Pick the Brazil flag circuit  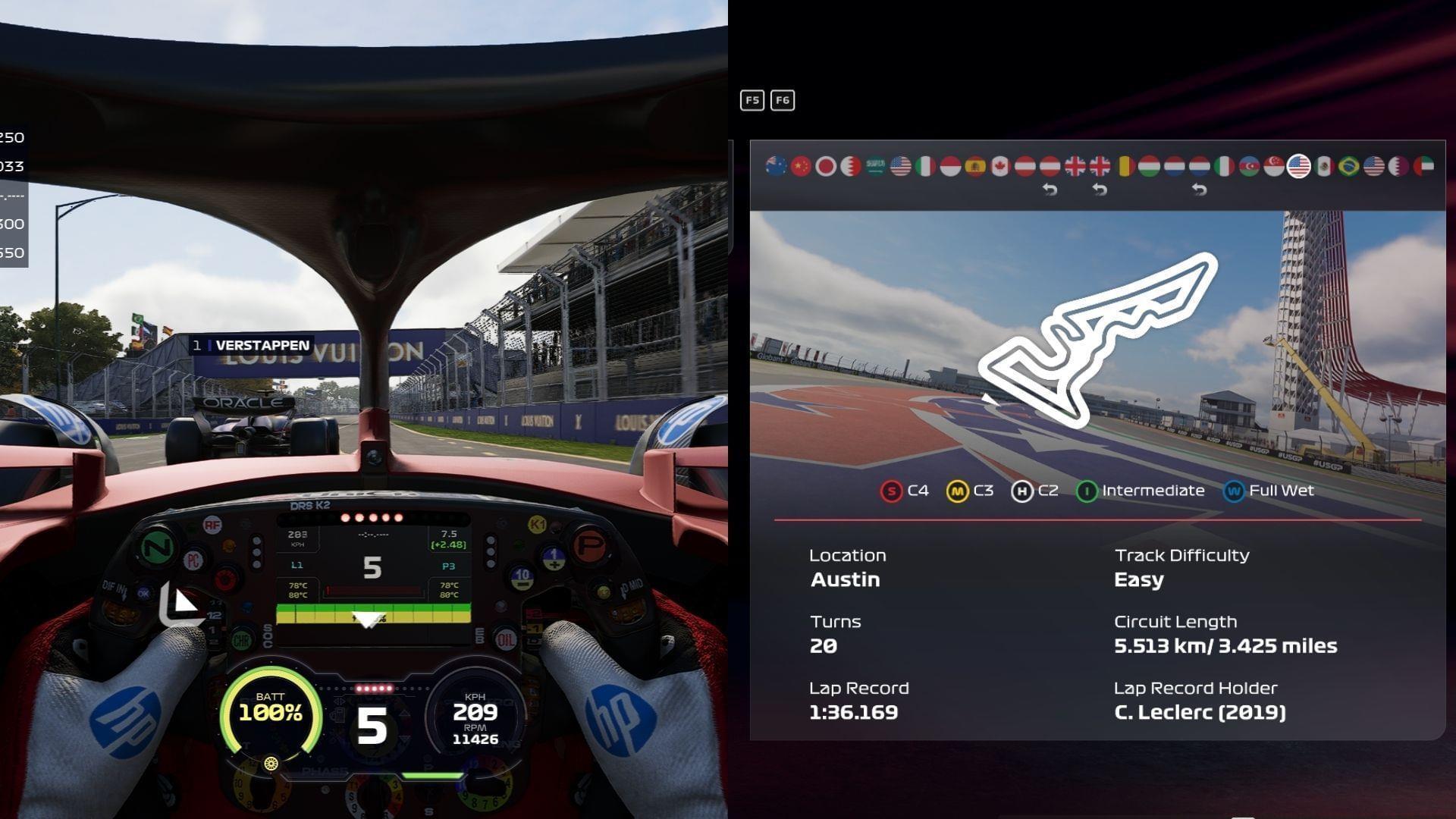pyautogui.click(x=1349, y=166)
